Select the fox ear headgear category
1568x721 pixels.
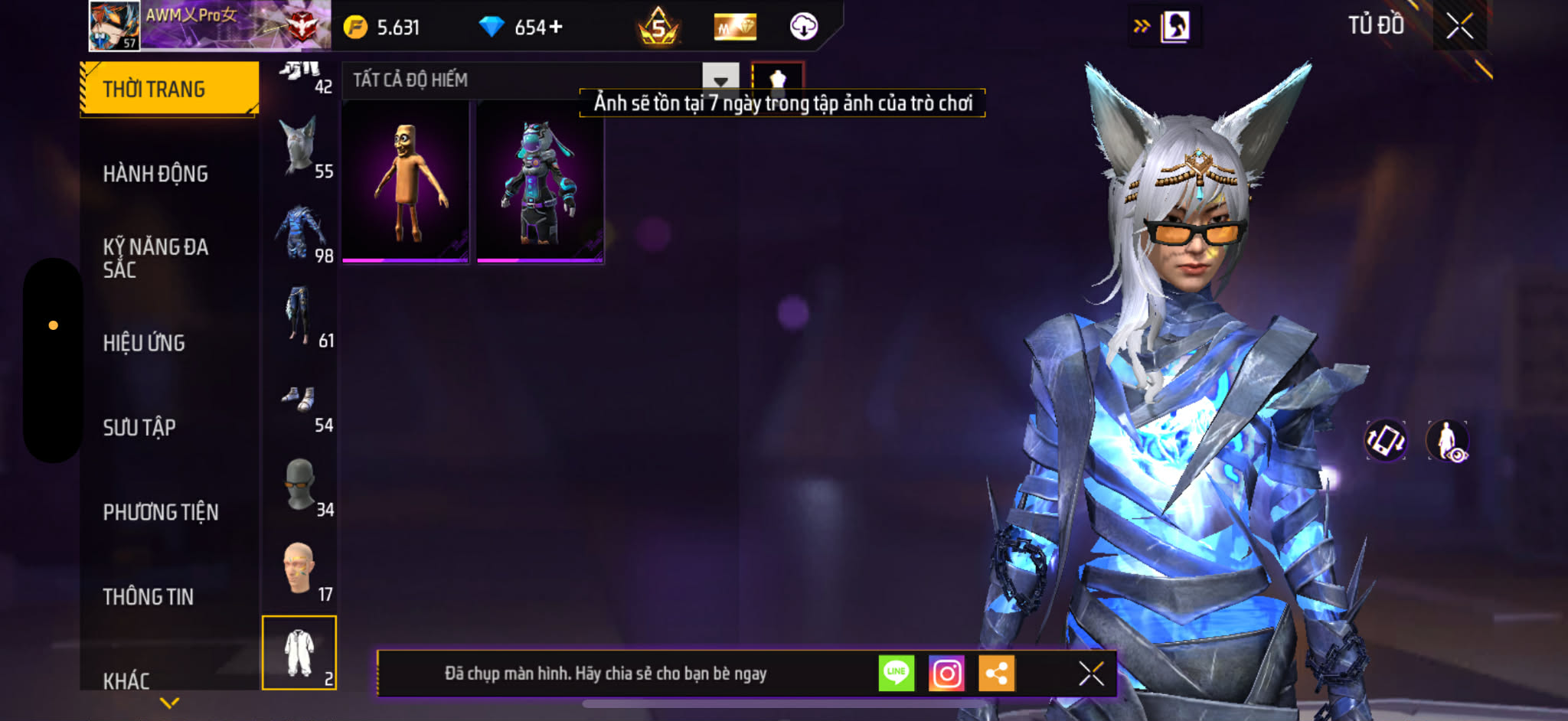tap(299, 148)
